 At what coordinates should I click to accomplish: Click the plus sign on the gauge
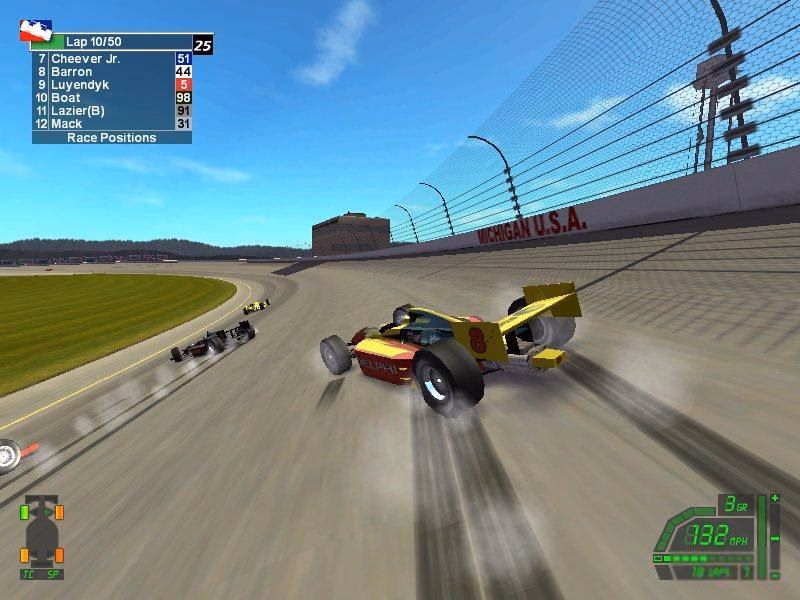[x=774, y=499]
